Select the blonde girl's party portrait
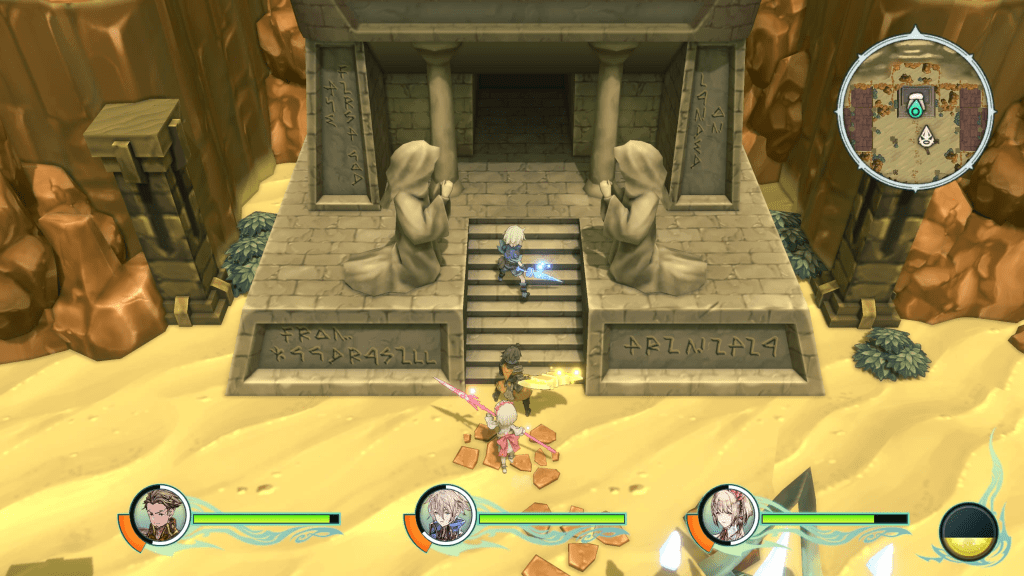This screenshot has width=1024, height=576. coord(725,517)
